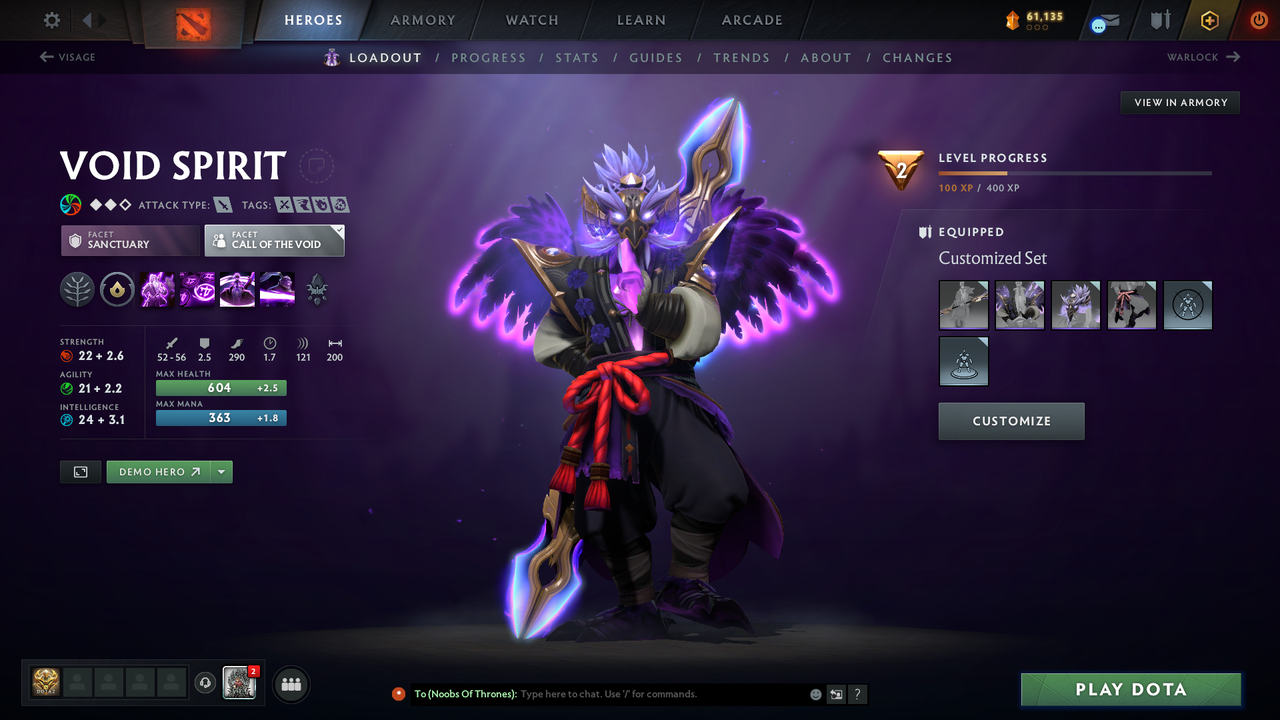This screenshot has width=1280, height=720.
Task: Select the Void Spirit talent tree icon
Action: 77,290
